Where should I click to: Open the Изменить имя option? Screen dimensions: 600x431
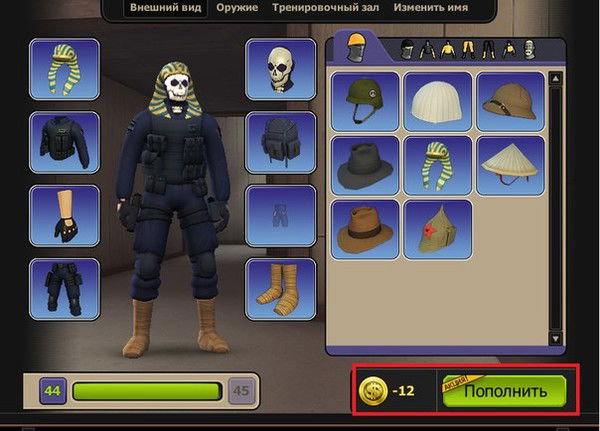(x=431, y=8)
